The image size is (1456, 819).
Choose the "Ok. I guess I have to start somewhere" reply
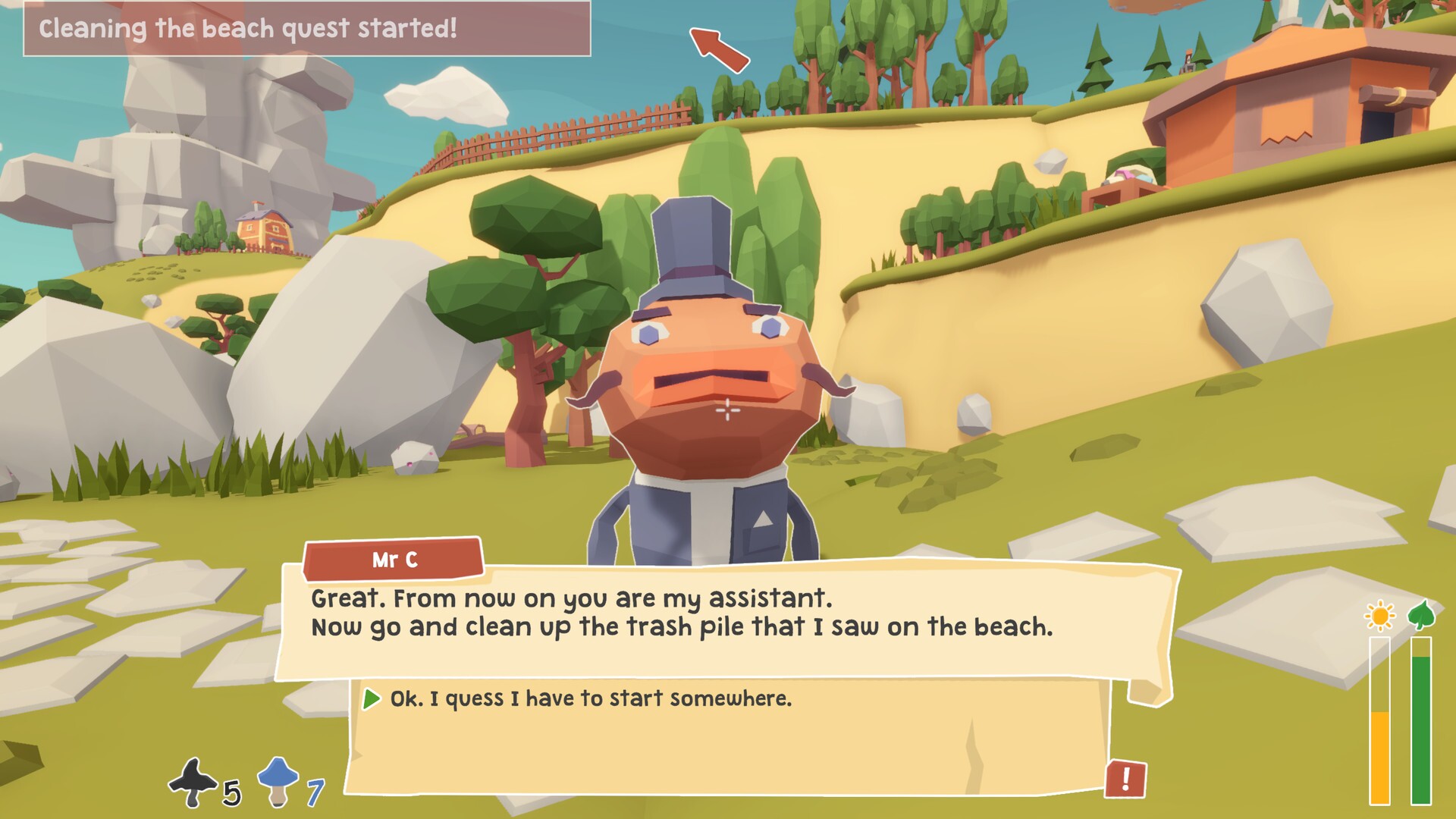point(590,698)
